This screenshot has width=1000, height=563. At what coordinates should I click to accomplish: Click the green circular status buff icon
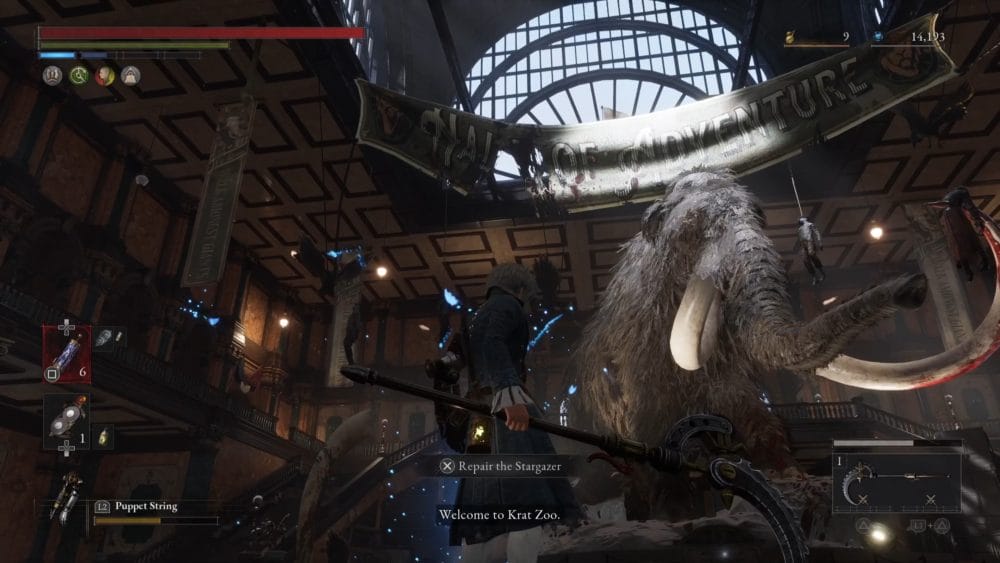click(x=79, y=75)
